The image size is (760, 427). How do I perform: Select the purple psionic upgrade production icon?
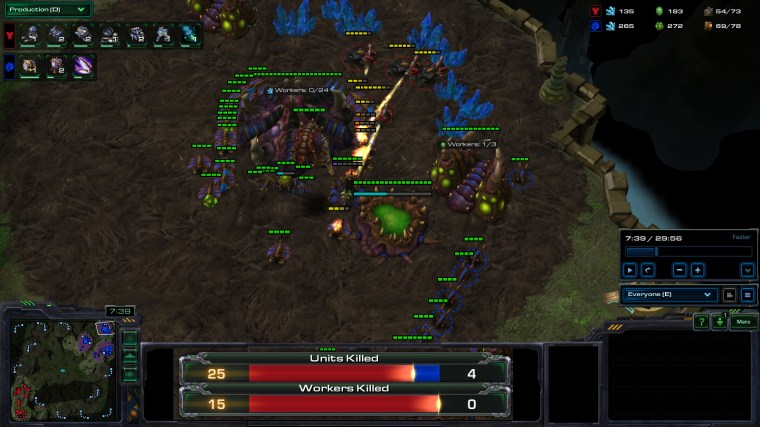82,67
